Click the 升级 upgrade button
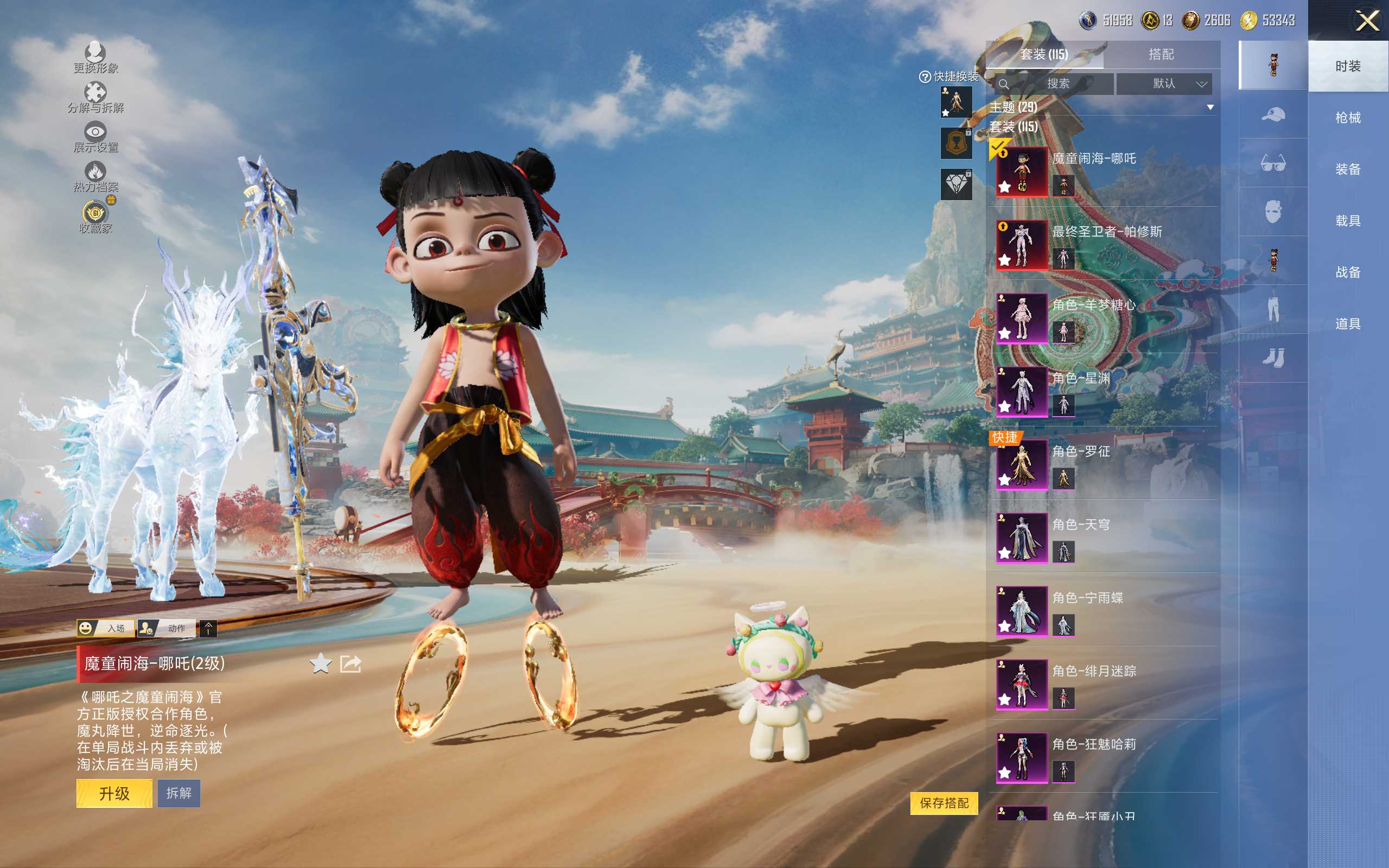Screen dimensions: 1389x868 (114, 793)
